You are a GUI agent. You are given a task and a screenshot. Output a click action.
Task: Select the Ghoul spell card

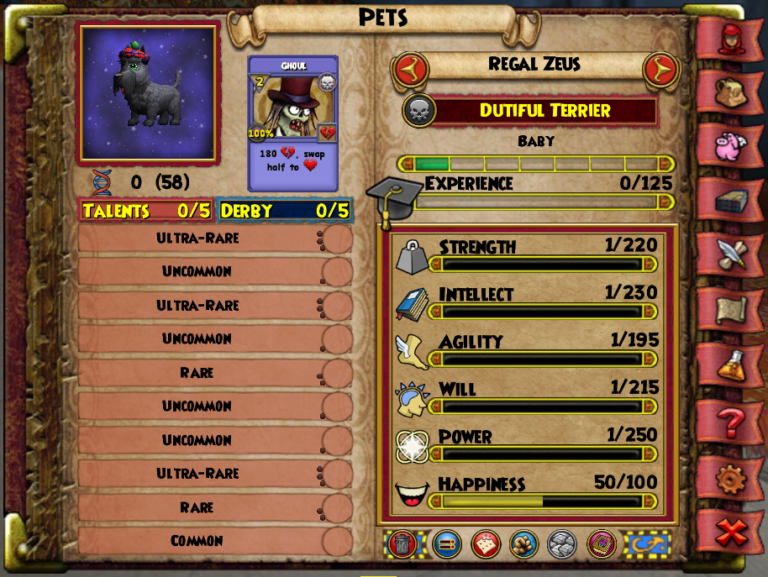pos(293,122)
